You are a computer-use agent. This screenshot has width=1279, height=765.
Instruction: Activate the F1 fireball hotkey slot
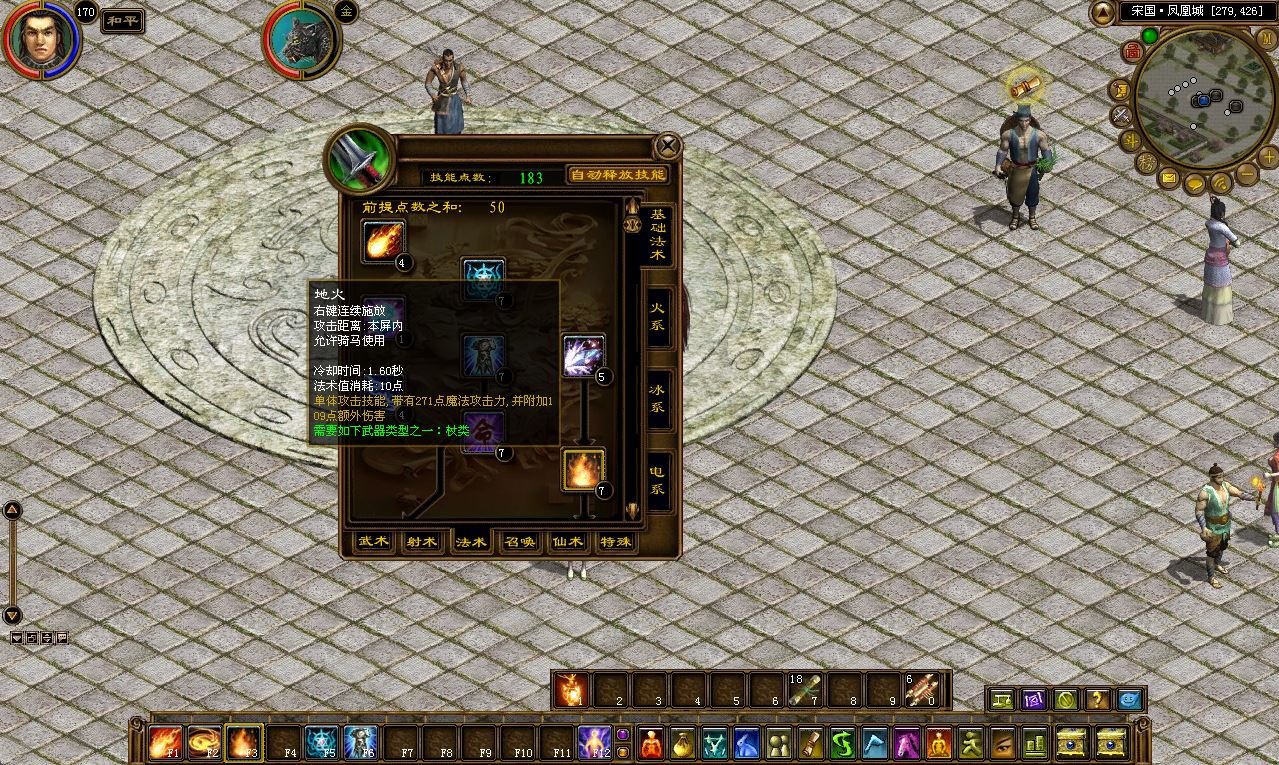[164, 743]
